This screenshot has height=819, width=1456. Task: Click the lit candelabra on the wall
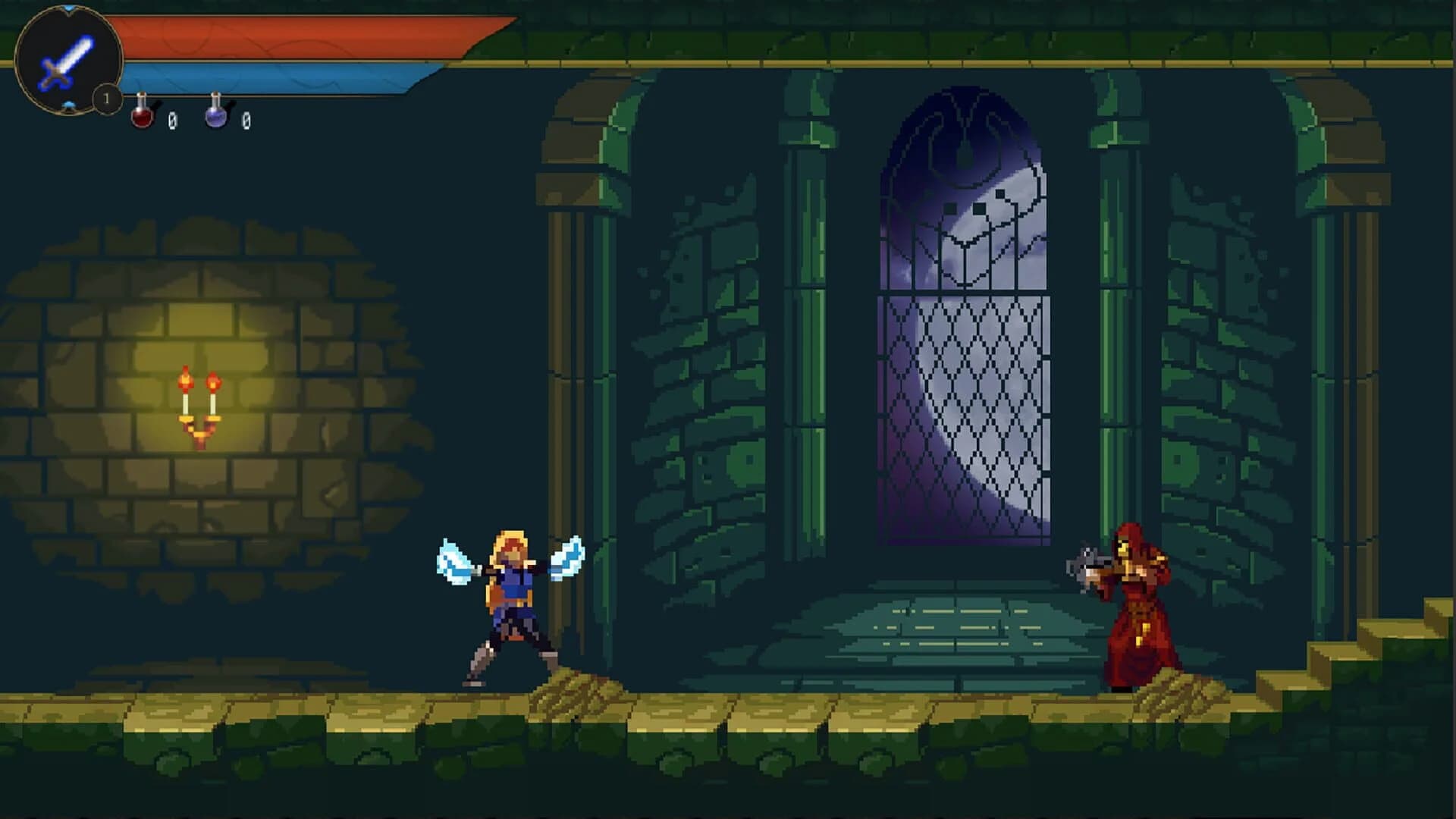(200, 406)
